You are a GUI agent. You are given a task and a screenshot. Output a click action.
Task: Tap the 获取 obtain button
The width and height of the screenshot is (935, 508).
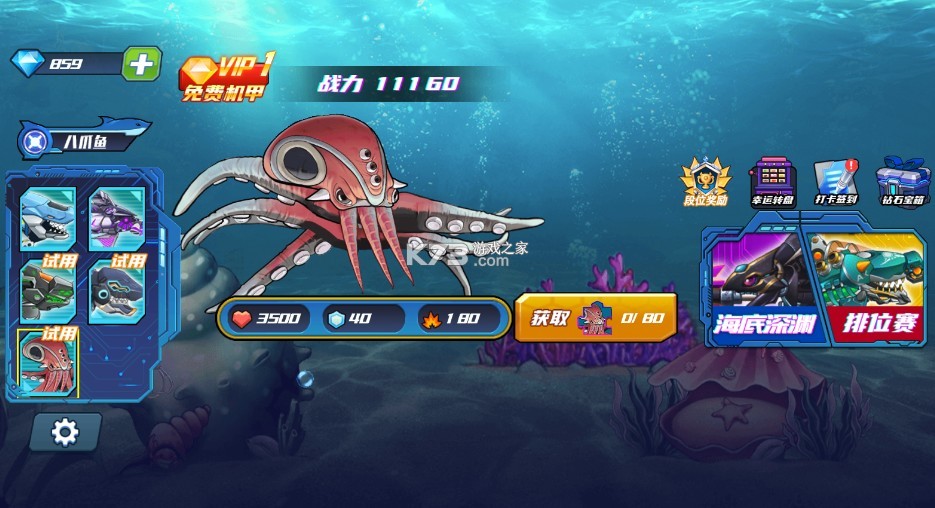[x=595, y=319]
